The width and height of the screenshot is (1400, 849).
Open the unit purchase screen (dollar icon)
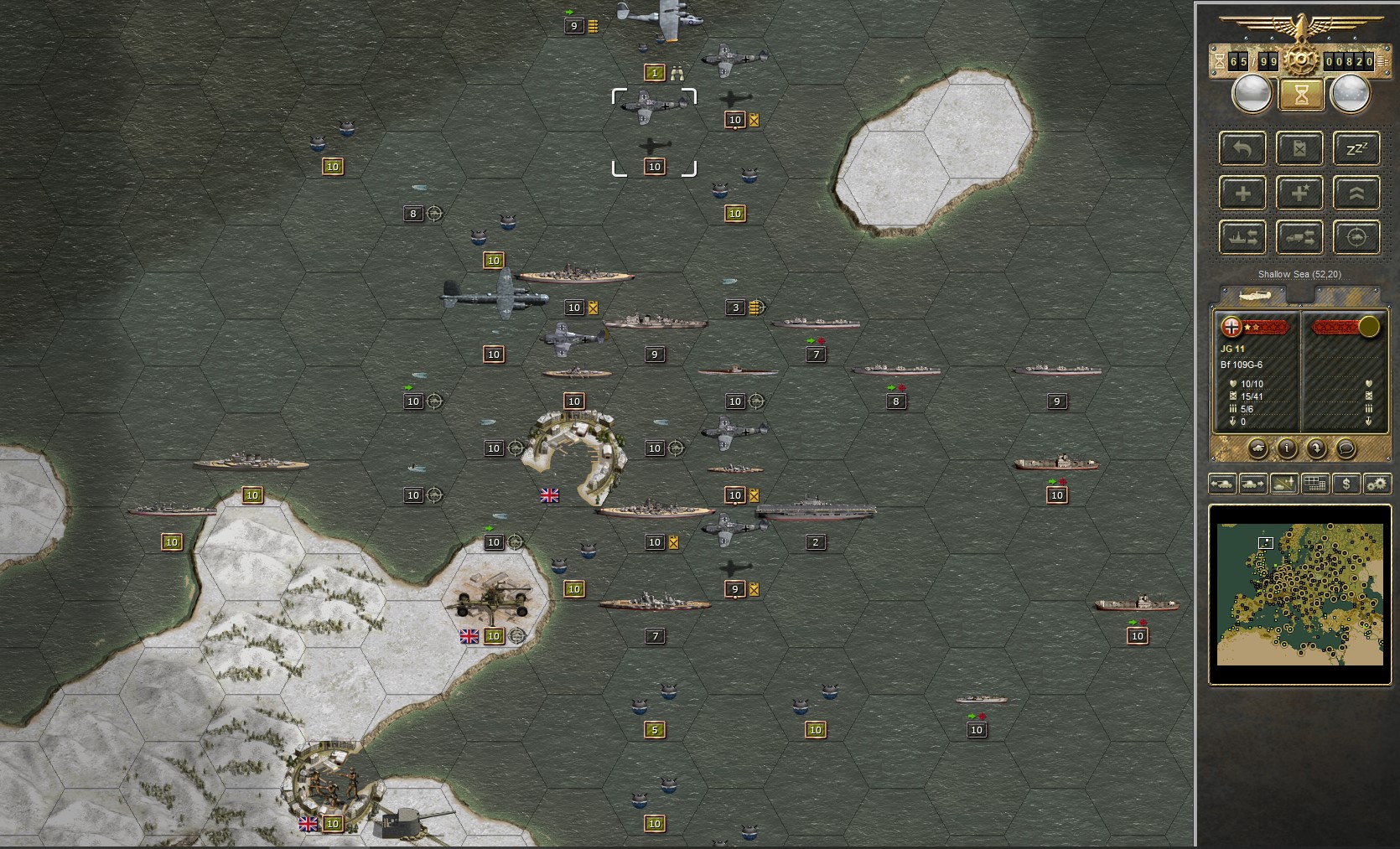coord(1346,484)
